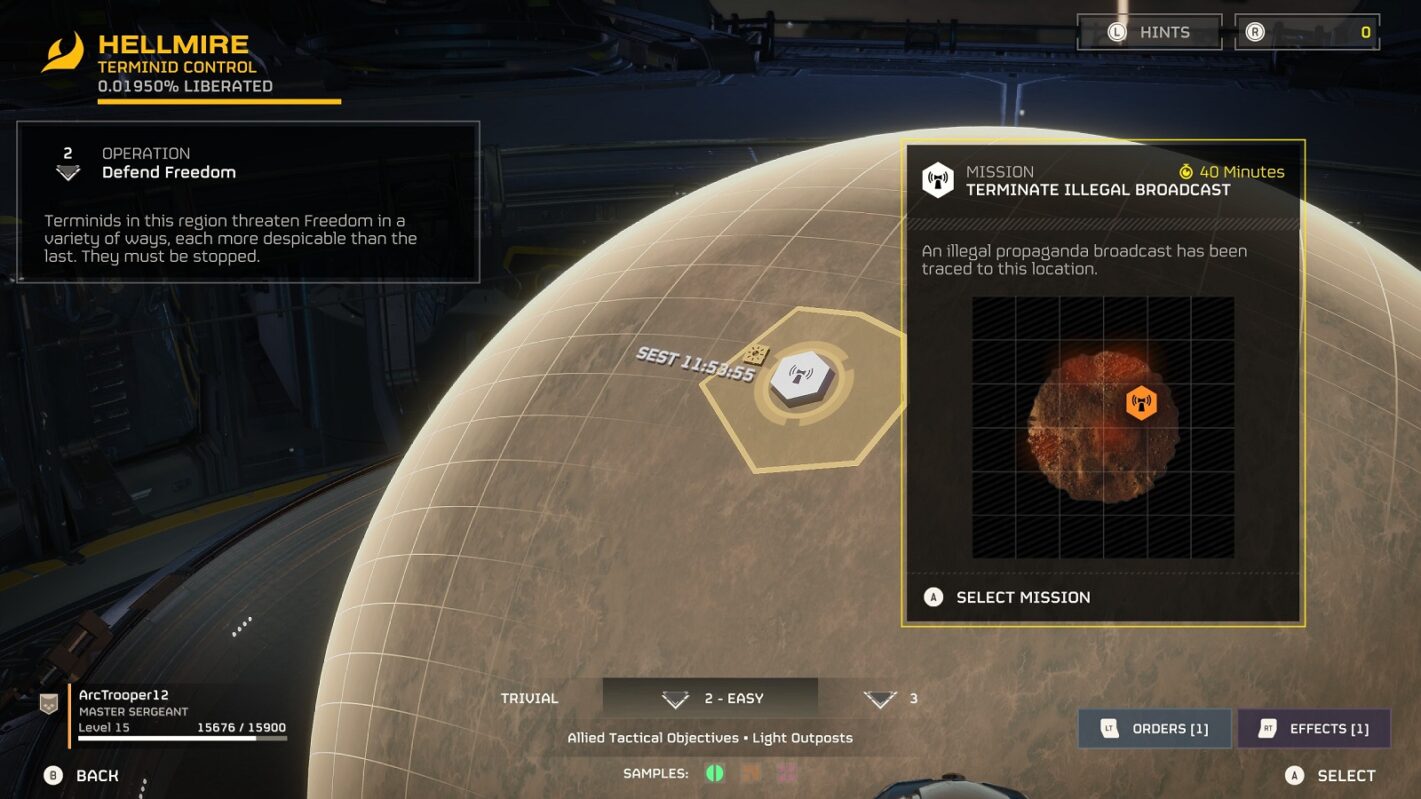Go back to the previous screen
Screen dimensions: 1421x799
click(x=82, y=775)
